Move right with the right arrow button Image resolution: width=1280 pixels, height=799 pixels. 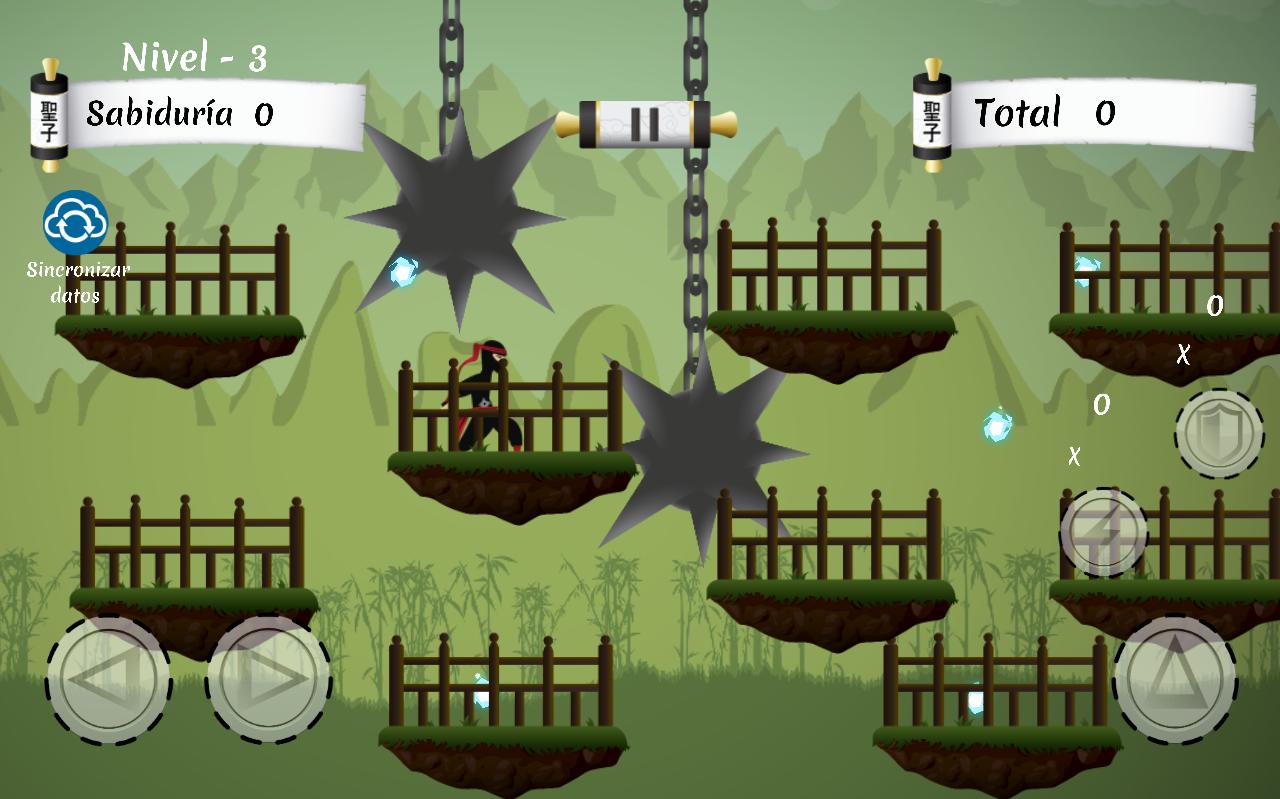(x=268, y=679)
